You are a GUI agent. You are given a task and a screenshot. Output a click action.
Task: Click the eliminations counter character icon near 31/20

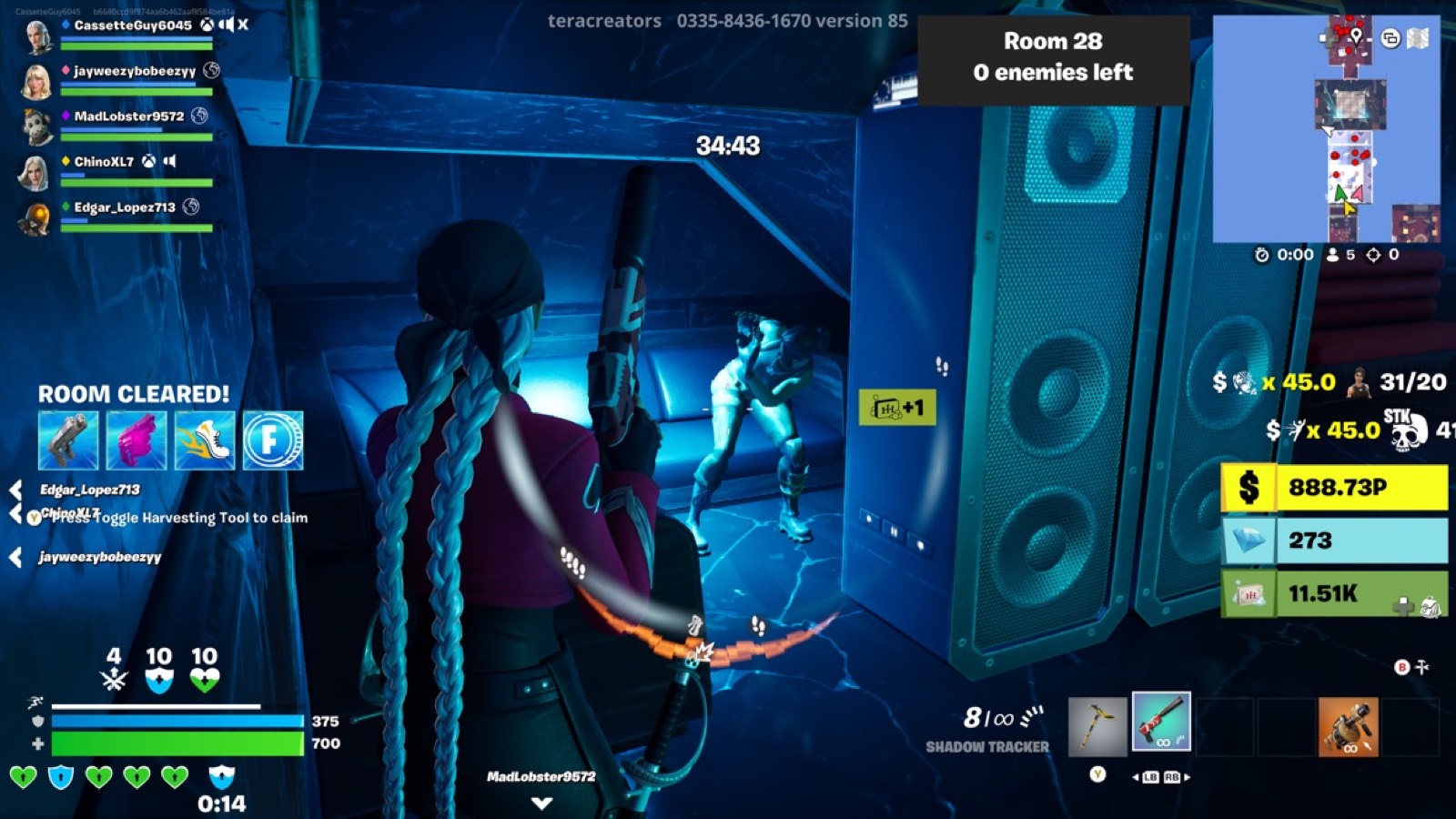(x=1359, y=384)
